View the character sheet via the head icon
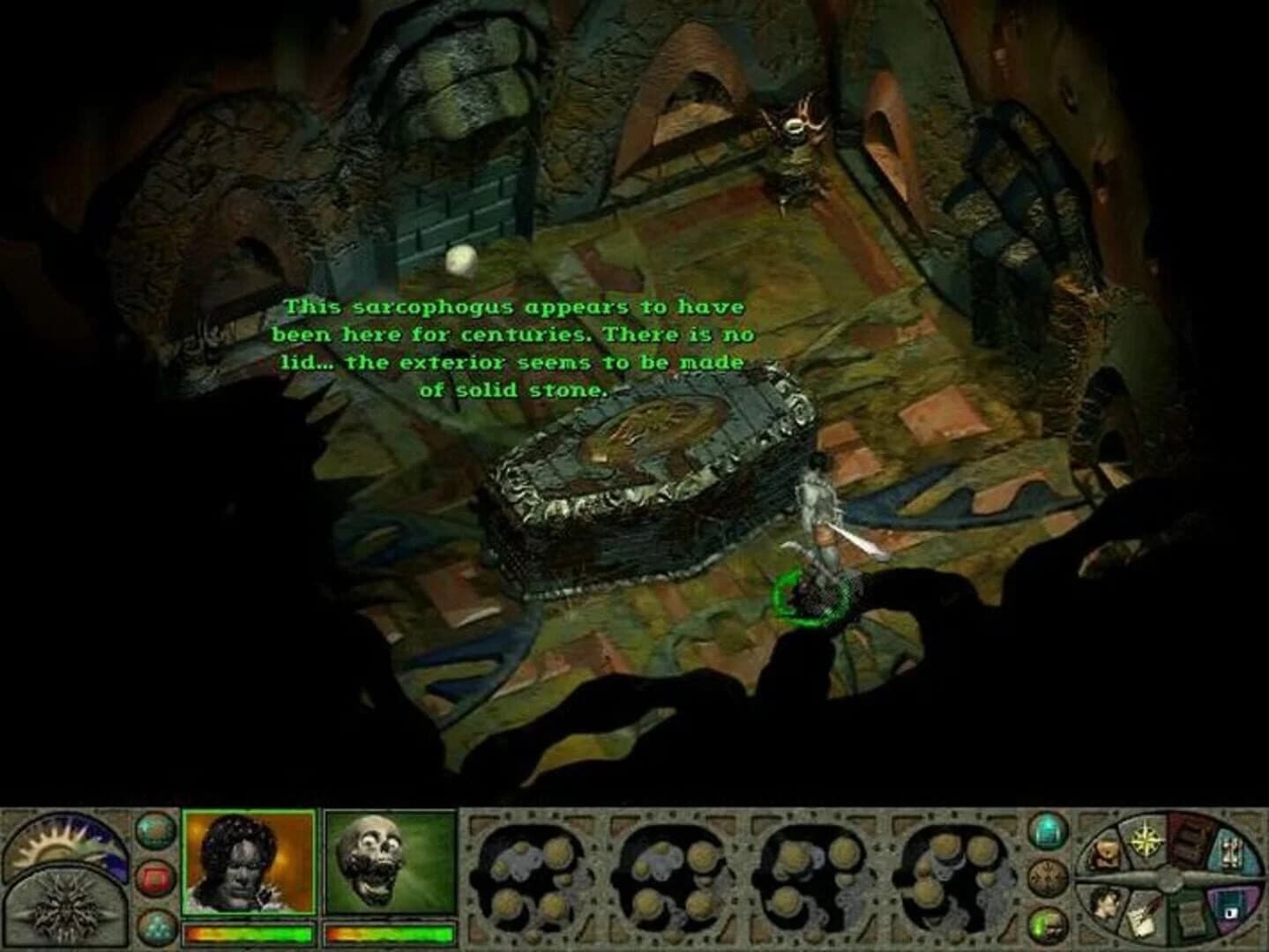The image size is (1269, 952). coord(1107,904)
